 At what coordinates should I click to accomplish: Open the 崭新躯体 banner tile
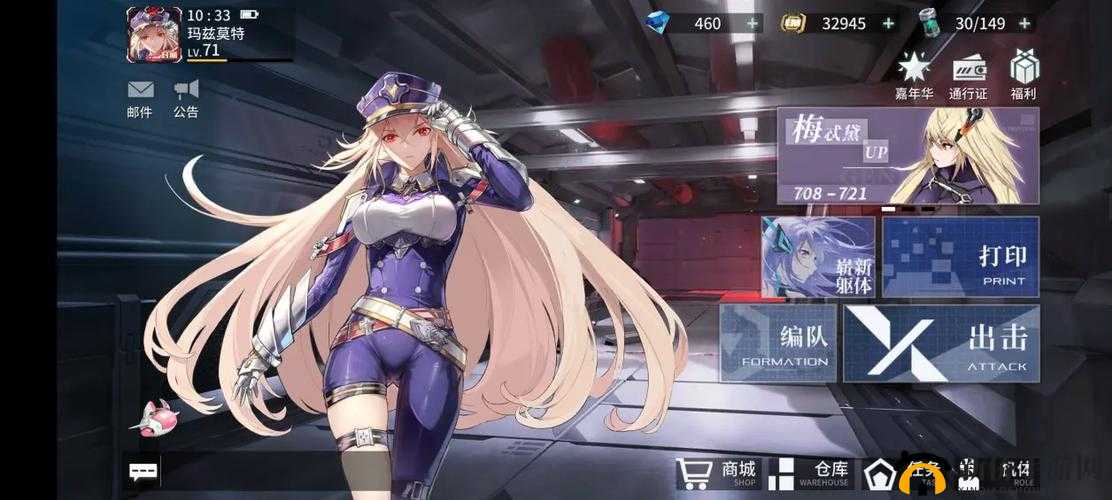tap(817, 257)
